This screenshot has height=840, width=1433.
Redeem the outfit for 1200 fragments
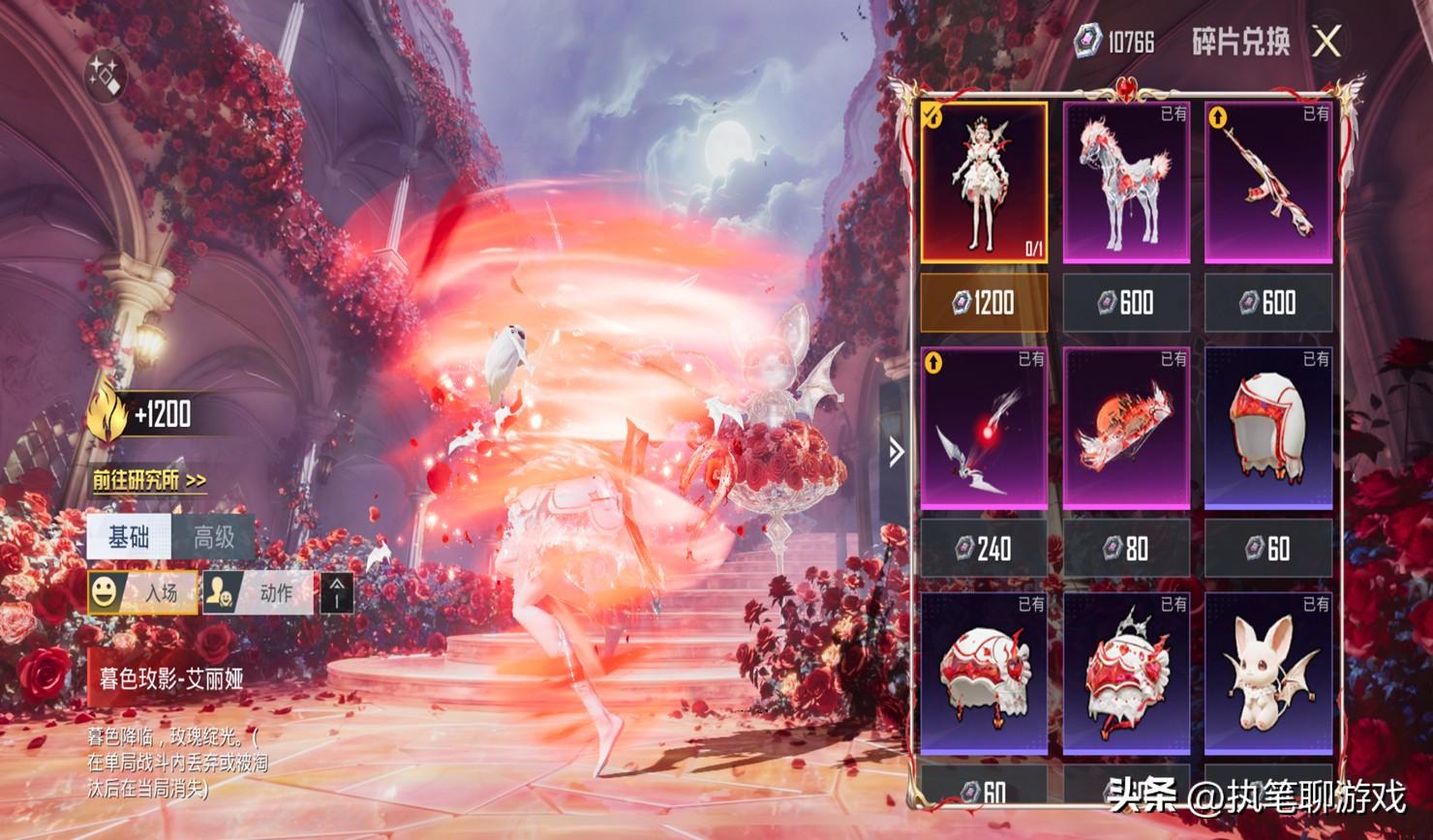point(983,303)
